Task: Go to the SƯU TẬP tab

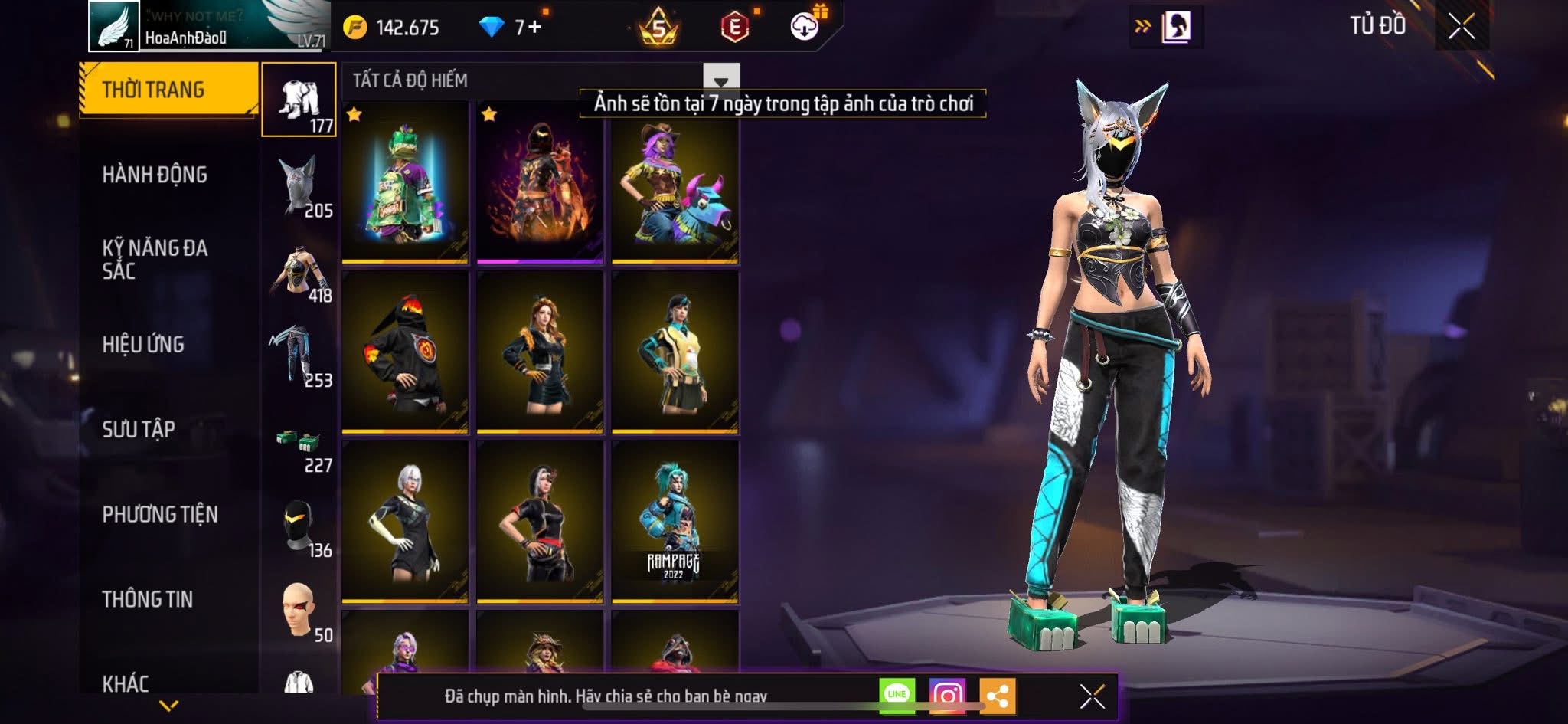Action: [139, 429]
